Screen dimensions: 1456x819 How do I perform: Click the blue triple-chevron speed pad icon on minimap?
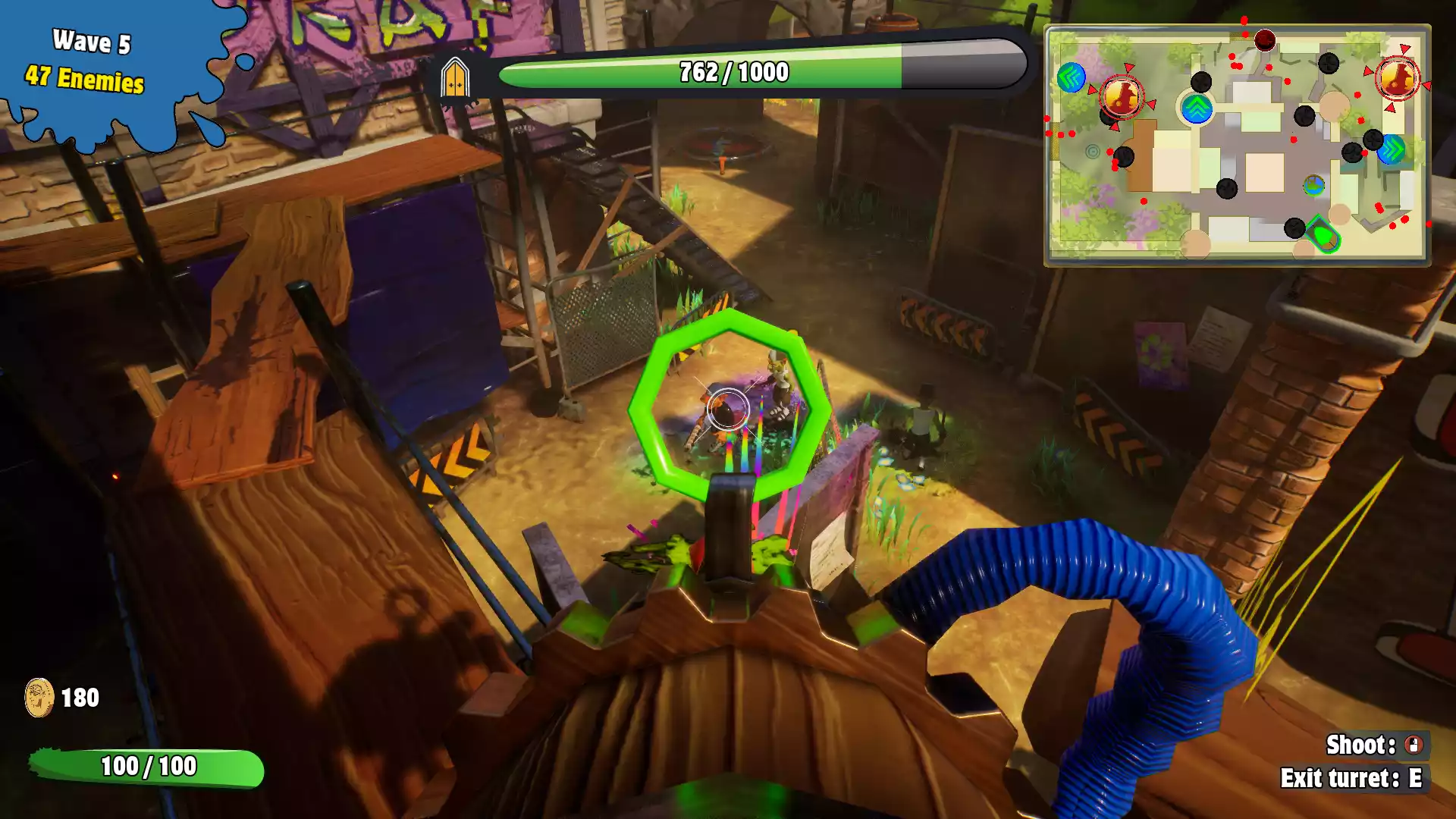pyautogui.click(x=1070, y=78)
